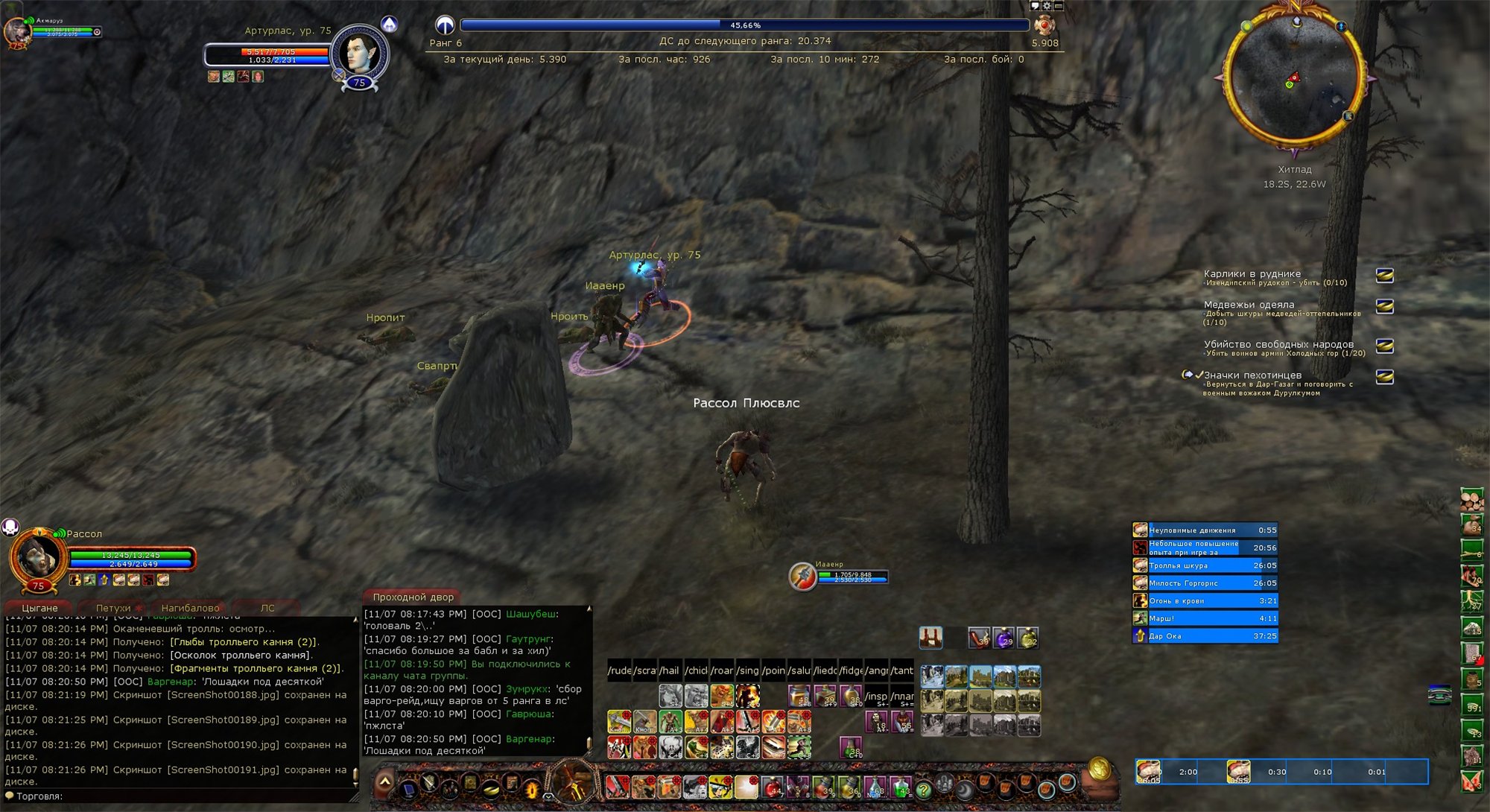Use the /hail emote button
1490x812 pixels.
tap(670, 670)
